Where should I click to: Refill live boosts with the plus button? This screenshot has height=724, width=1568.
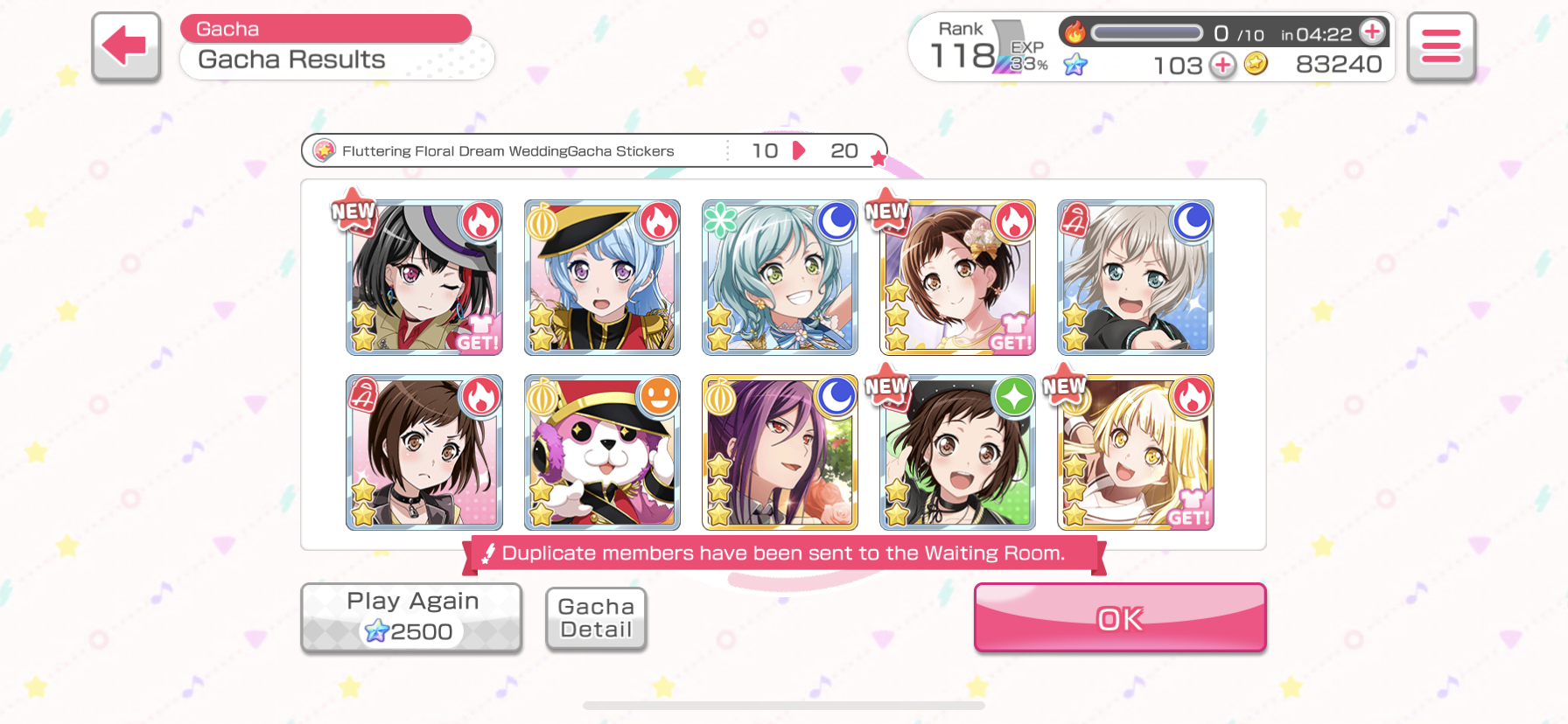[x=1372, y=32]
